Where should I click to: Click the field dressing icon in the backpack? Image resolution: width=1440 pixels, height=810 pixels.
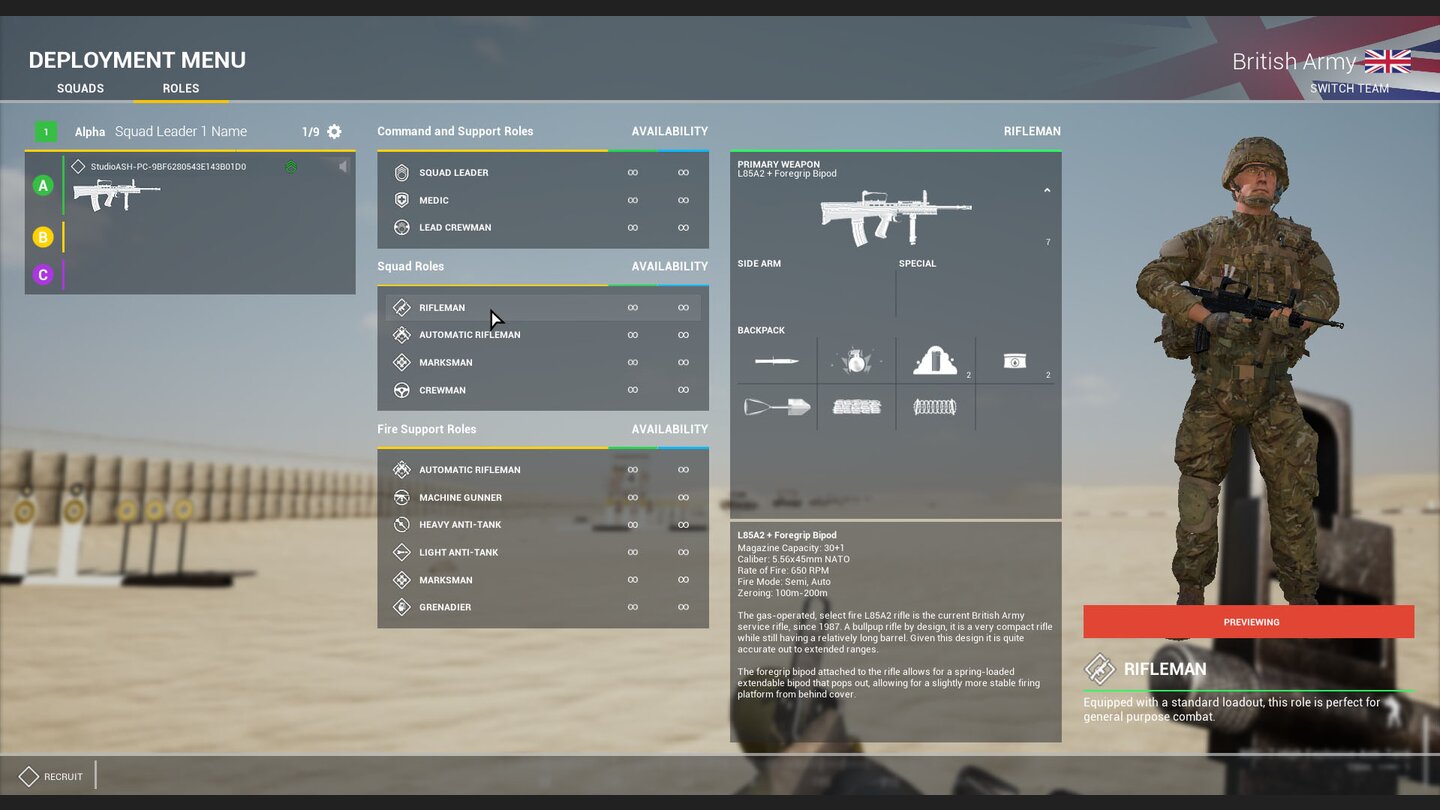1013,361
